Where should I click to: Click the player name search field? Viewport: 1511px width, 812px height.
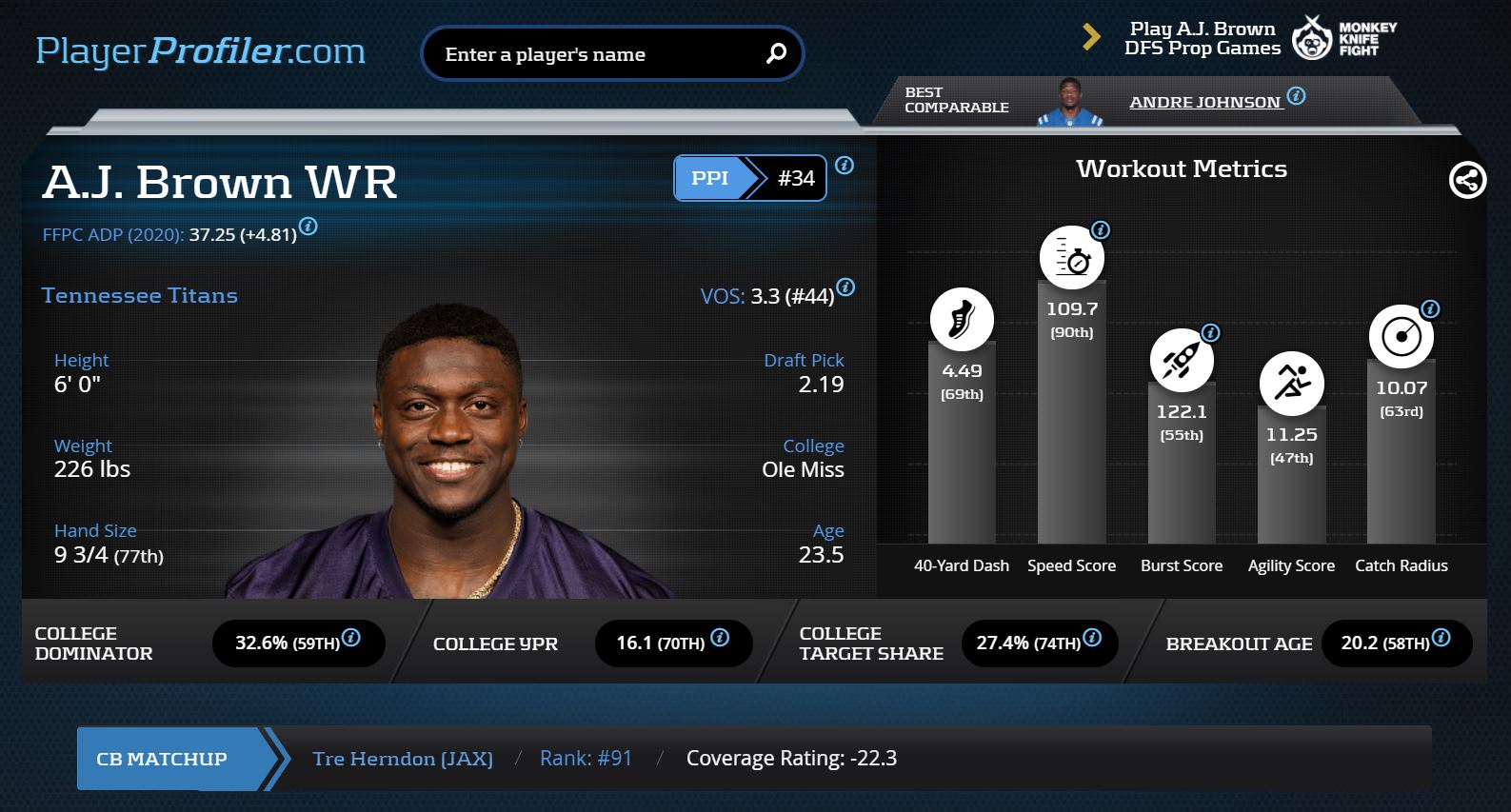[x=595, y=54]
